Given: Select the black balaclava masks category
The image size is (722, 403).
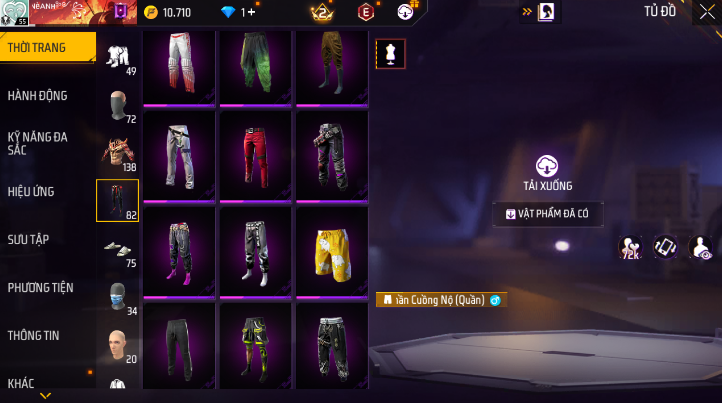Looking at the screenshot, I should pos(118,105).
